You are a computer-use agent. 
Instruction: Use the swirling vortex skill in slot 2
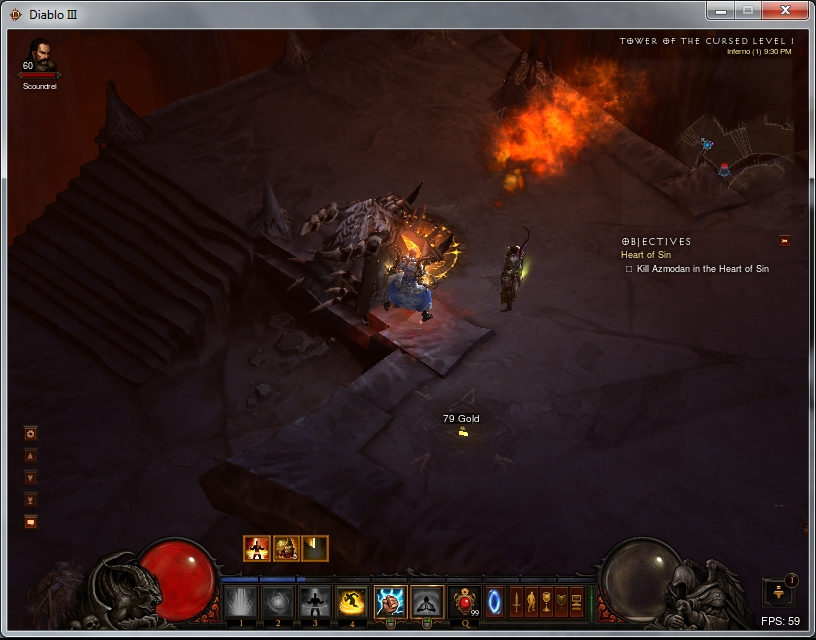[x=277, y=602]
